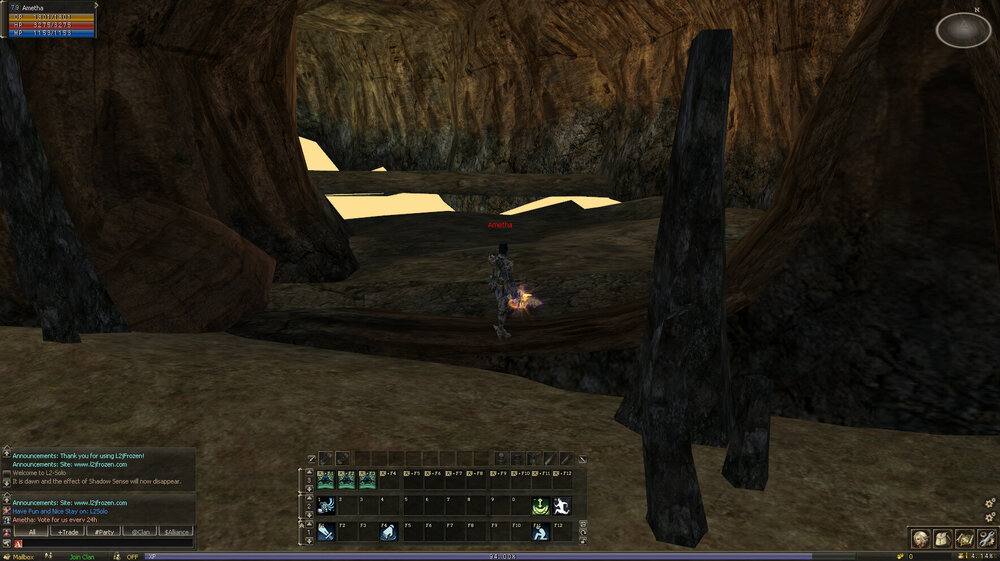Switch chat to the All tab
The height and width of the screenshot is (561, 1000).
pyautogui.click(x=31, y=532)
